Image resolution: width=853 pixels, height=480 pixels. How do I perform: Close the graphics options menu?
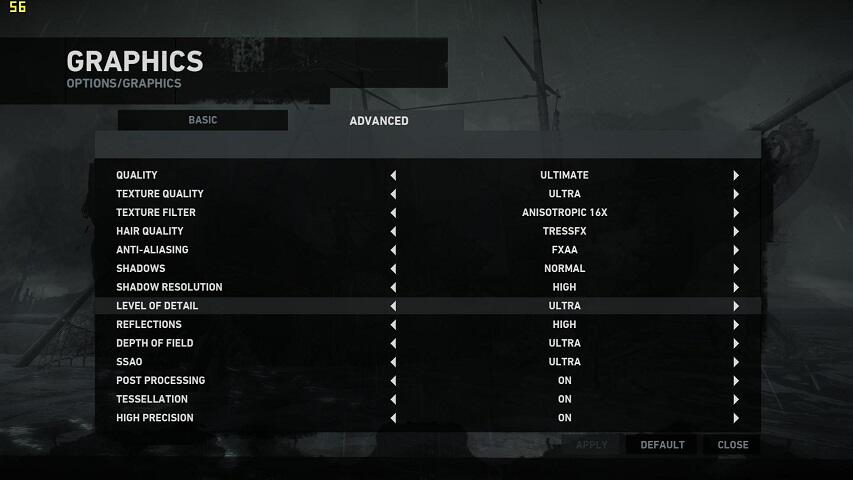pyautogui.click(x=732, y=445)
